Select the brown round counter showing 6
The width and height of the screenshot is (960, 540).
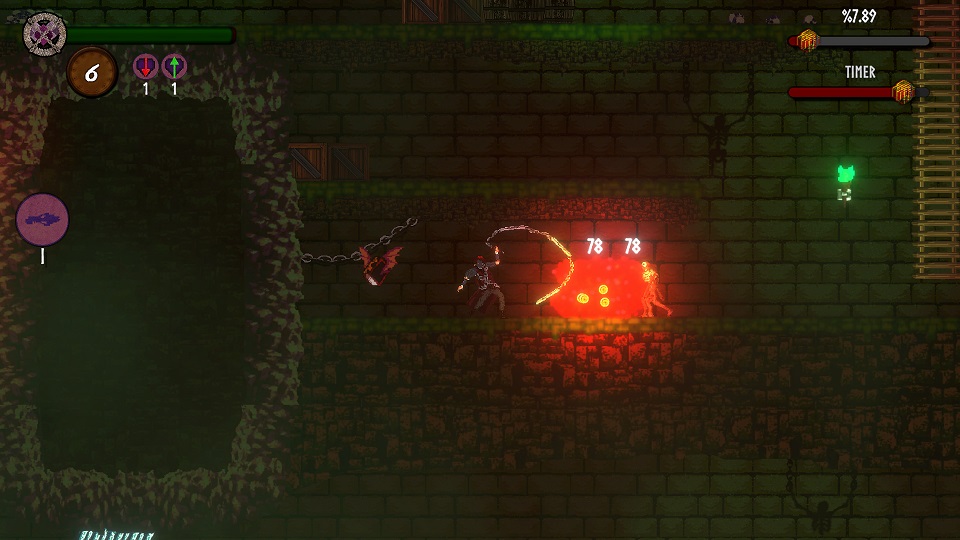click(x=91, y=73)
